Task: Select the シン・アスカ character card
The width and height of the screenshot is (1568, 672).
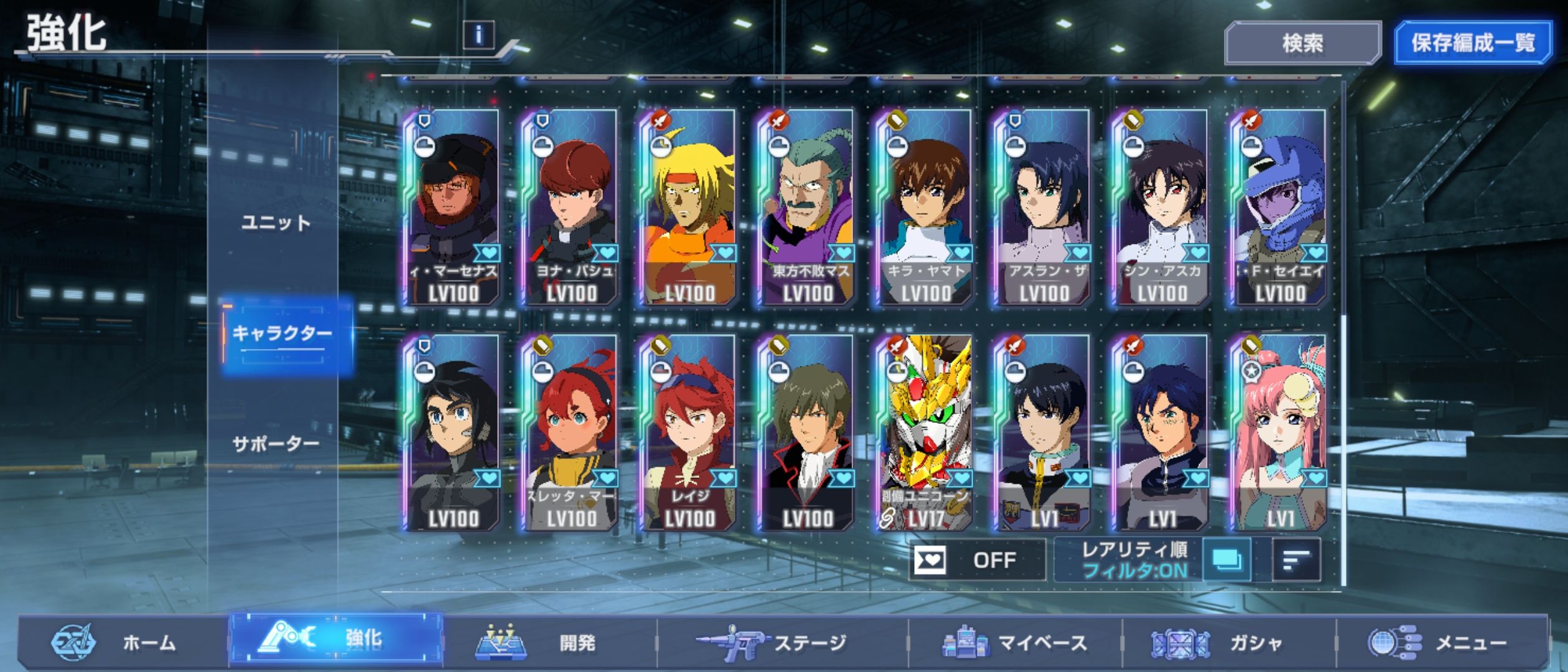Action: coord(1161,207)
